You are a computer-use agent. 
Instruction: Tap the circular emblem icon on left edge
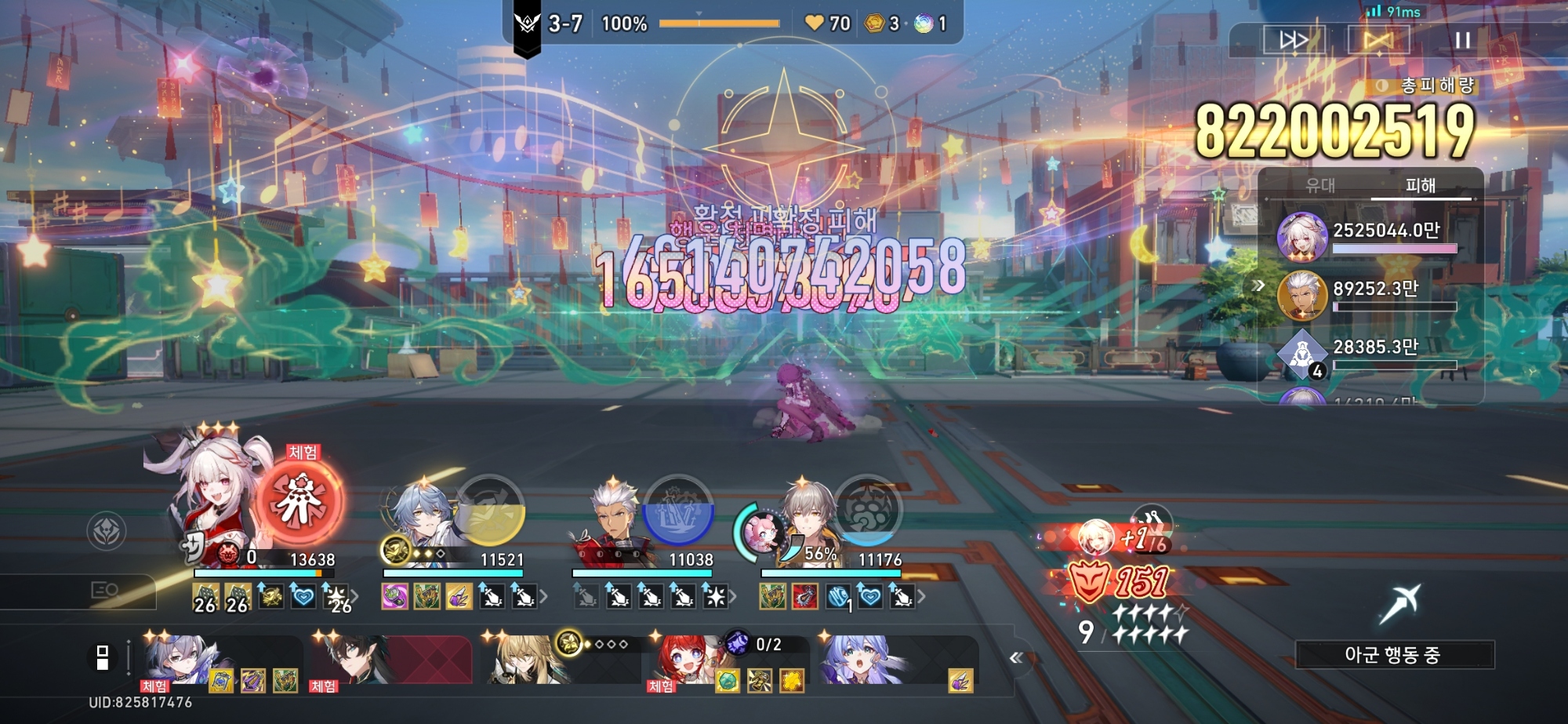pyautogui.click(x=107, y=531)
